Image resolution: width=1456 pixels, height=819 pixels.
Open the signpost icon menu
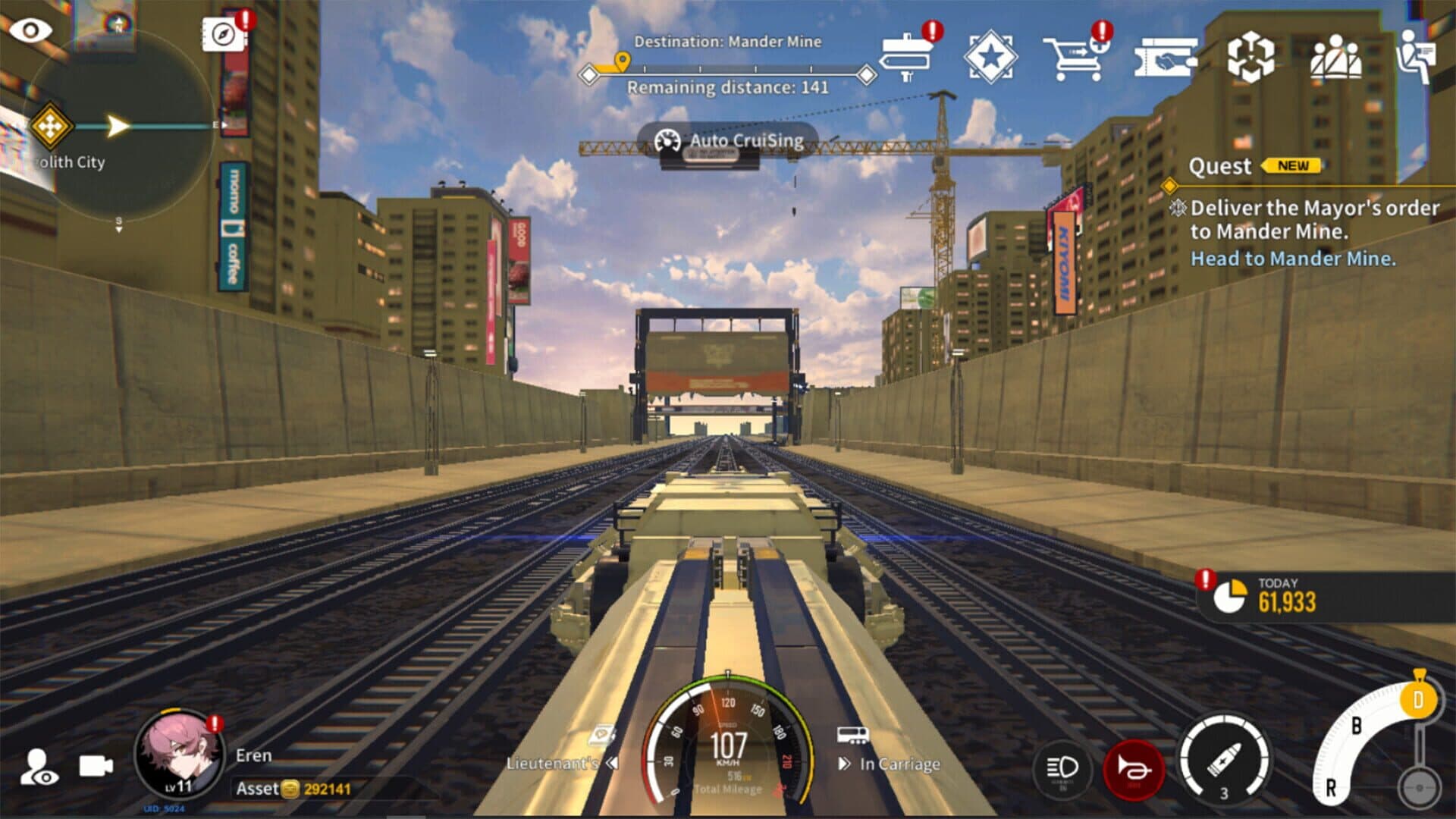pyautogui.click(x=907, y=56)
